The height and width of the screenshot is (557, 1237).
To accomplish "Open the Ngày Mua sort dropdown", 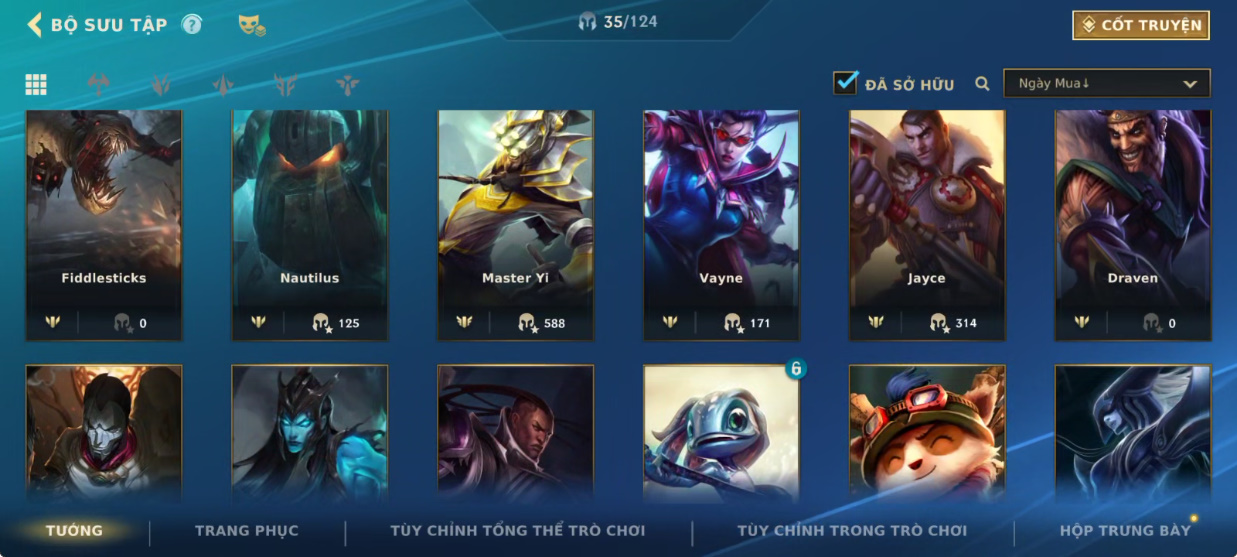I will click(x=1107, y=84).
